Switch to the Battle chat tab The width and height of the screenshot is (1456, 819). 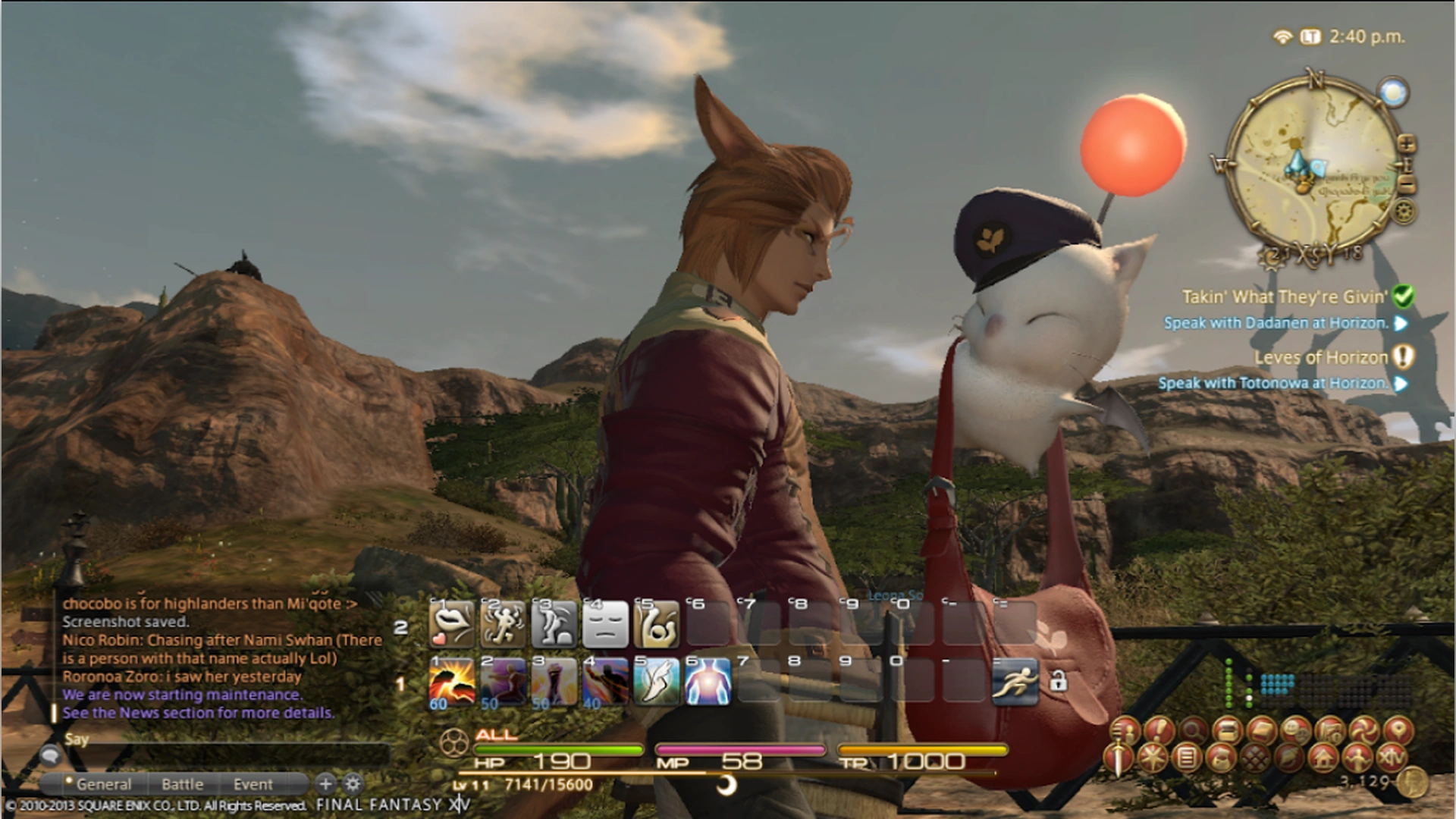(182, 784)
